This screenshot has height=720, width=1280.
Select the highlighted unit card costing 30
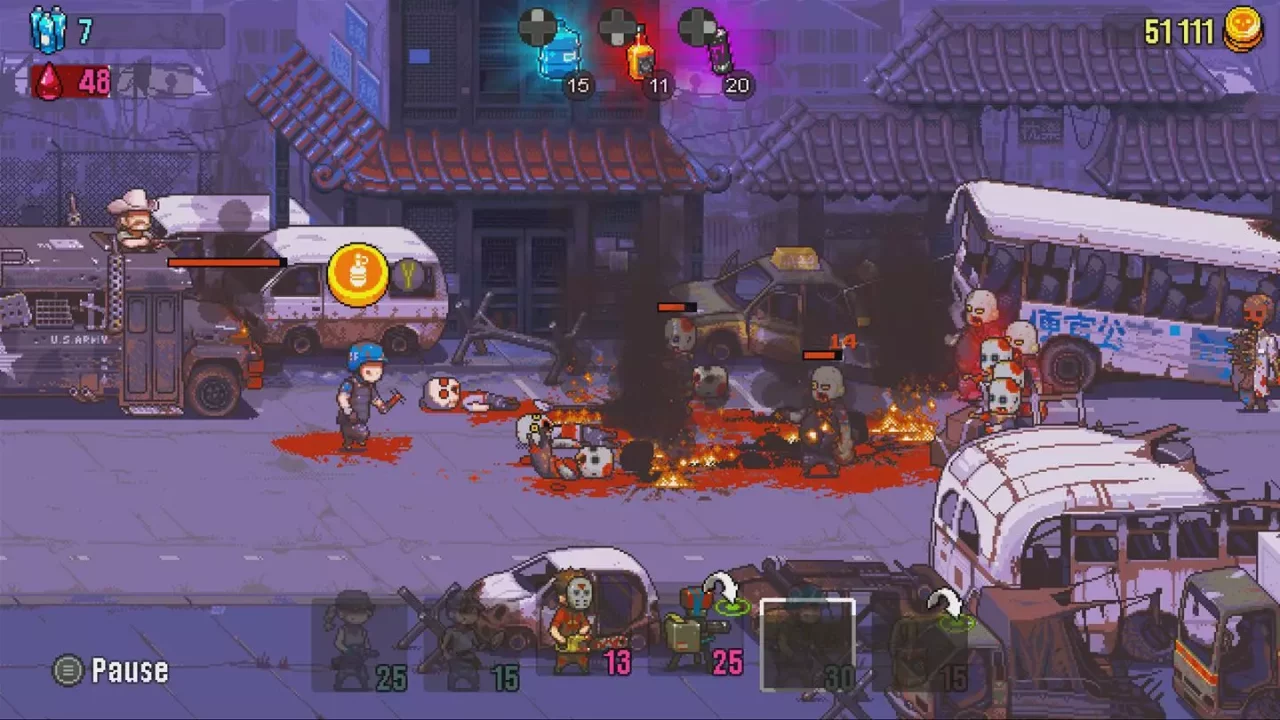pos(808,645)
